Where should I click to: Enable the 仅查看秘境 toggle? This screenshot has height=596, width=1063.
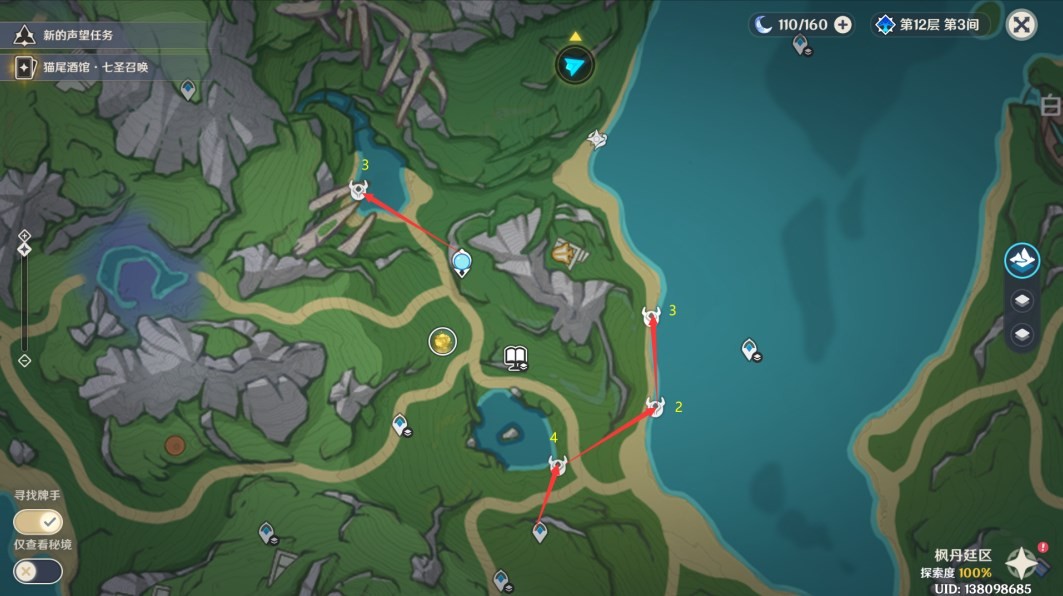click(38, 571)
